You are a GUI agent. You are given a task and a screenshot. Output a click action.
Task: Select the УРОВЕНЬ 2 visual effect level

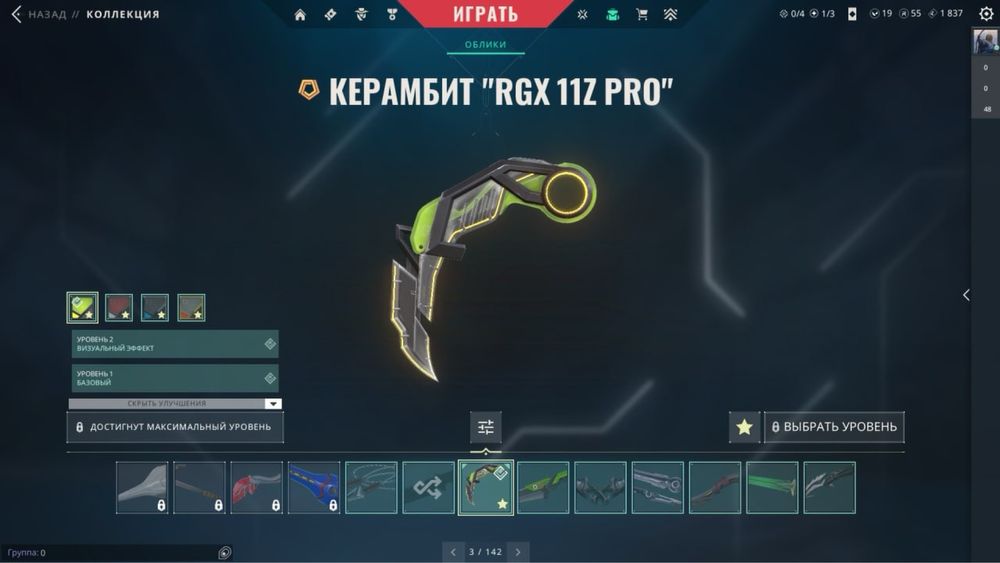pos(175,344)
